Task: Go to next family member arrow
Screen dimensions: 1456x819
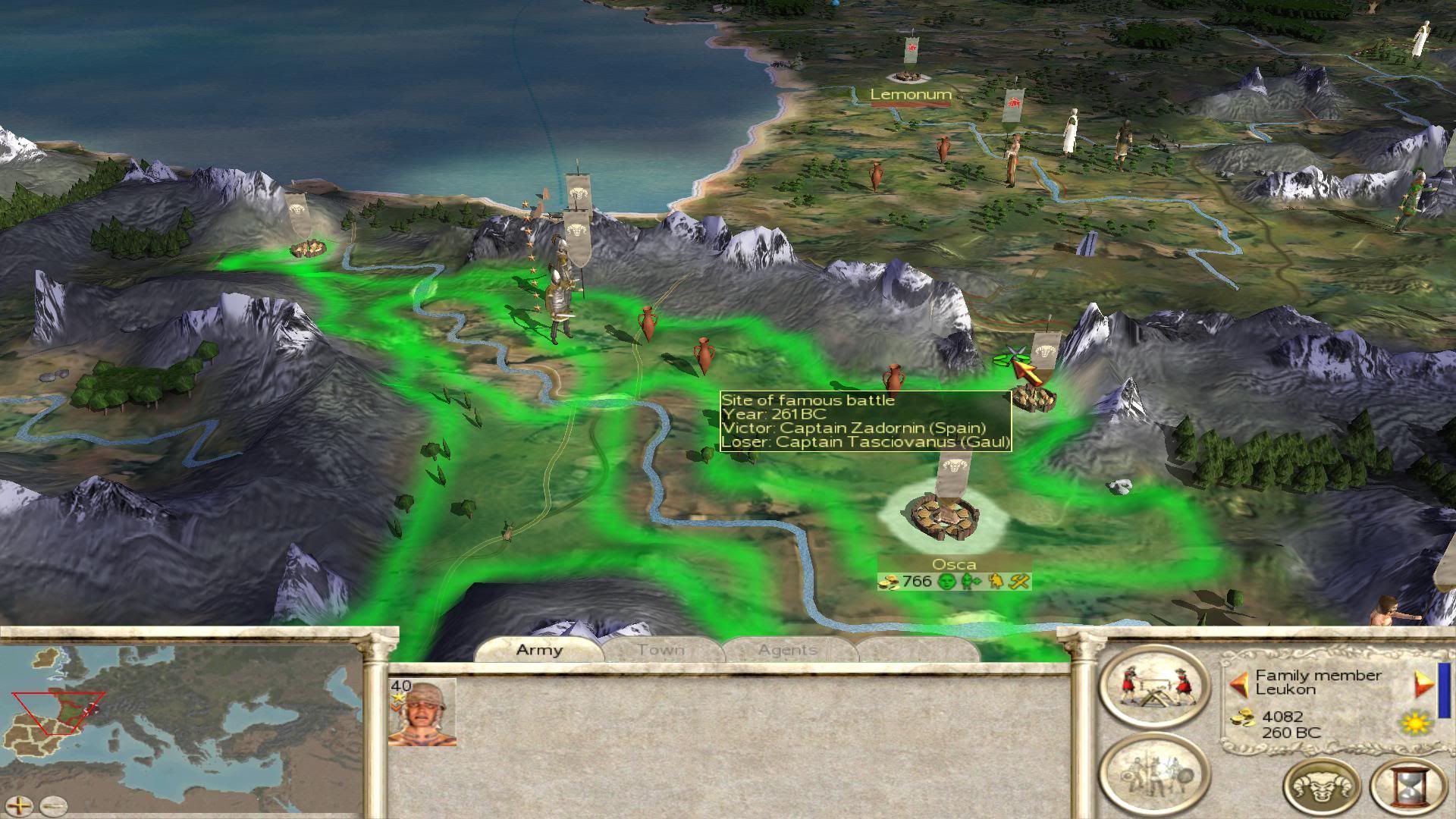Action: 1423,684
